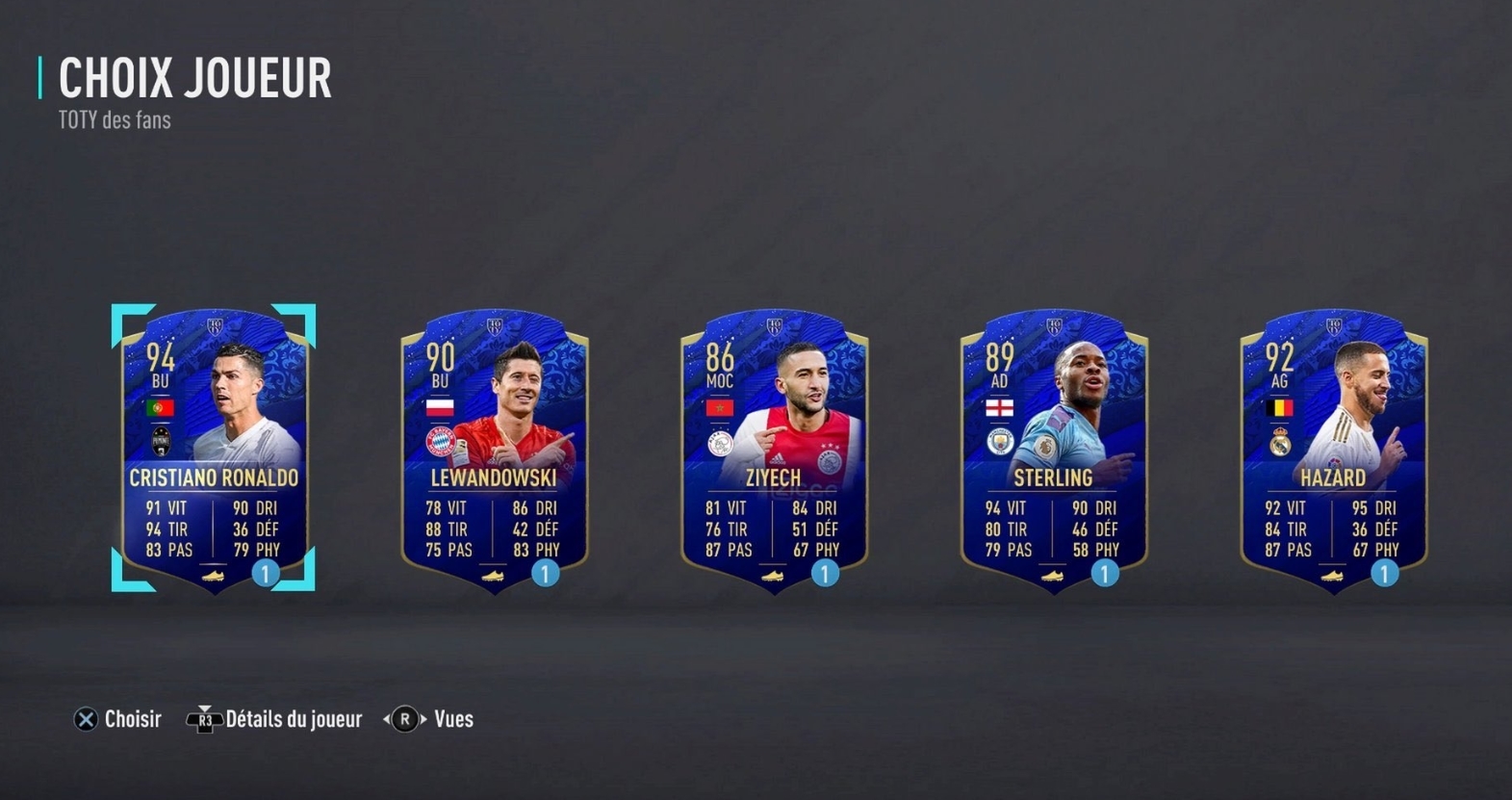The height and width of the screenshot is (800, 1512).
Task: Click the Morocco flag on Ziyech's card
Action: pos(718,407)
